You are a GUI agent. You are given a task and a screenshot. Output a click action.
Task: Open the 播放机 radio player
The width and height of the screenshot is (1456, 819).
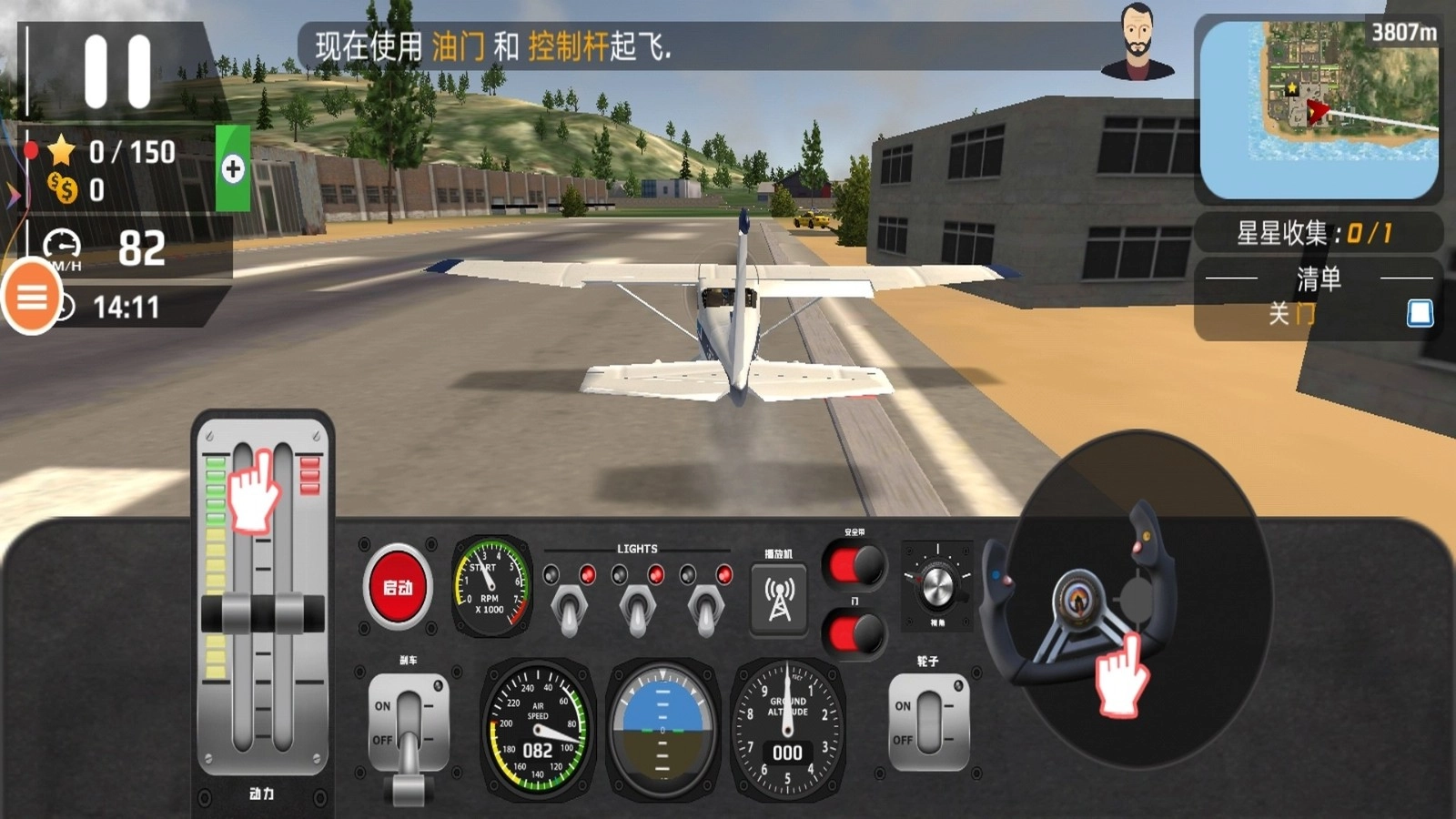point(778,601)
